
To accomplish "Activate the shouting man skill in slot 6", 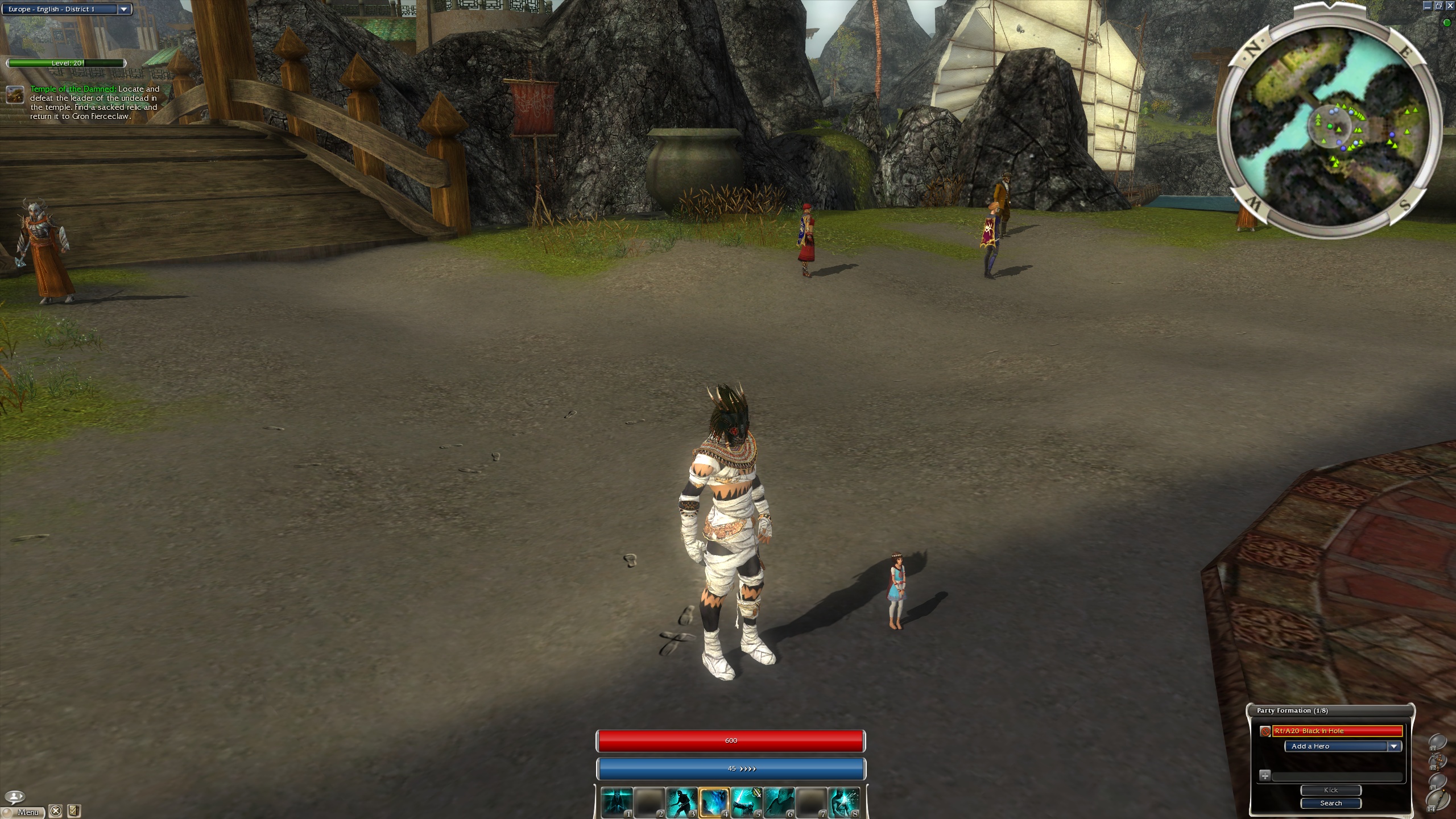I will (779, 802).
